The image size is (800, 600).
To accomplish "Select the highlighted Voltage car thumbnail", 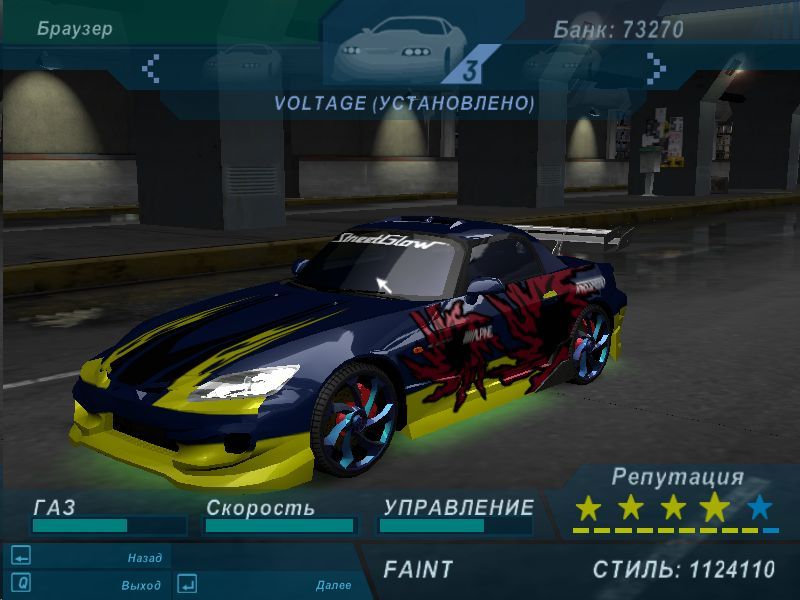I will pyautogui.click(x=402, y=50).
